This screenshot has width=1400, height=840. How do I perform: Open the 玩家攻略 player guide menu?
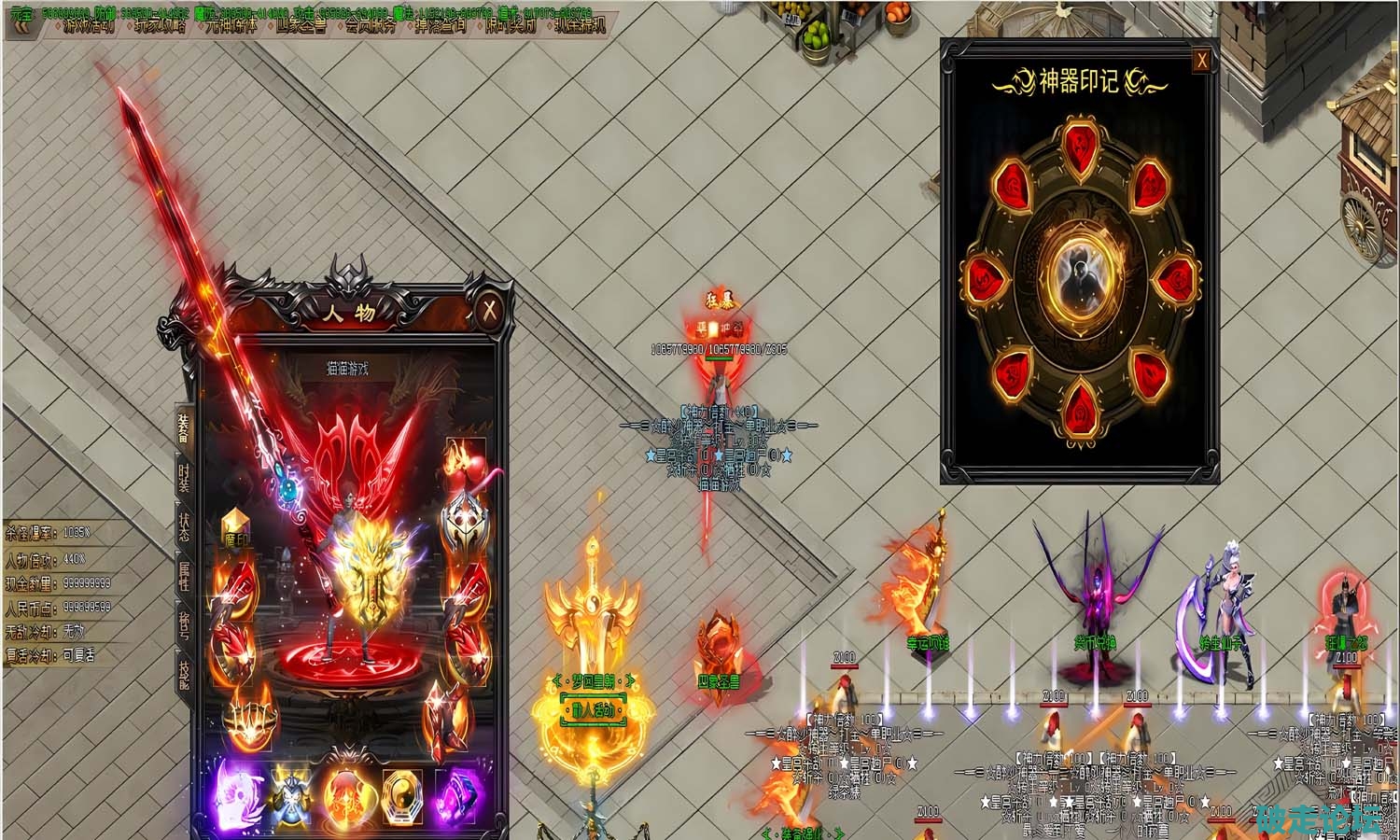(x=161, y=25)
